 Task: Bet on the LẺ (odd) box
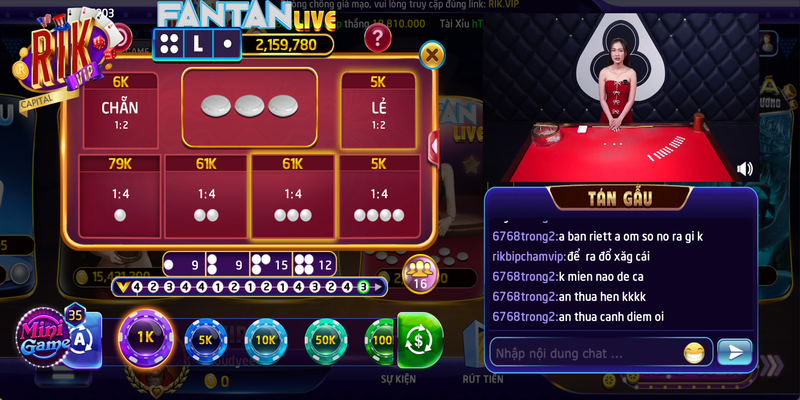coord(378,108)
